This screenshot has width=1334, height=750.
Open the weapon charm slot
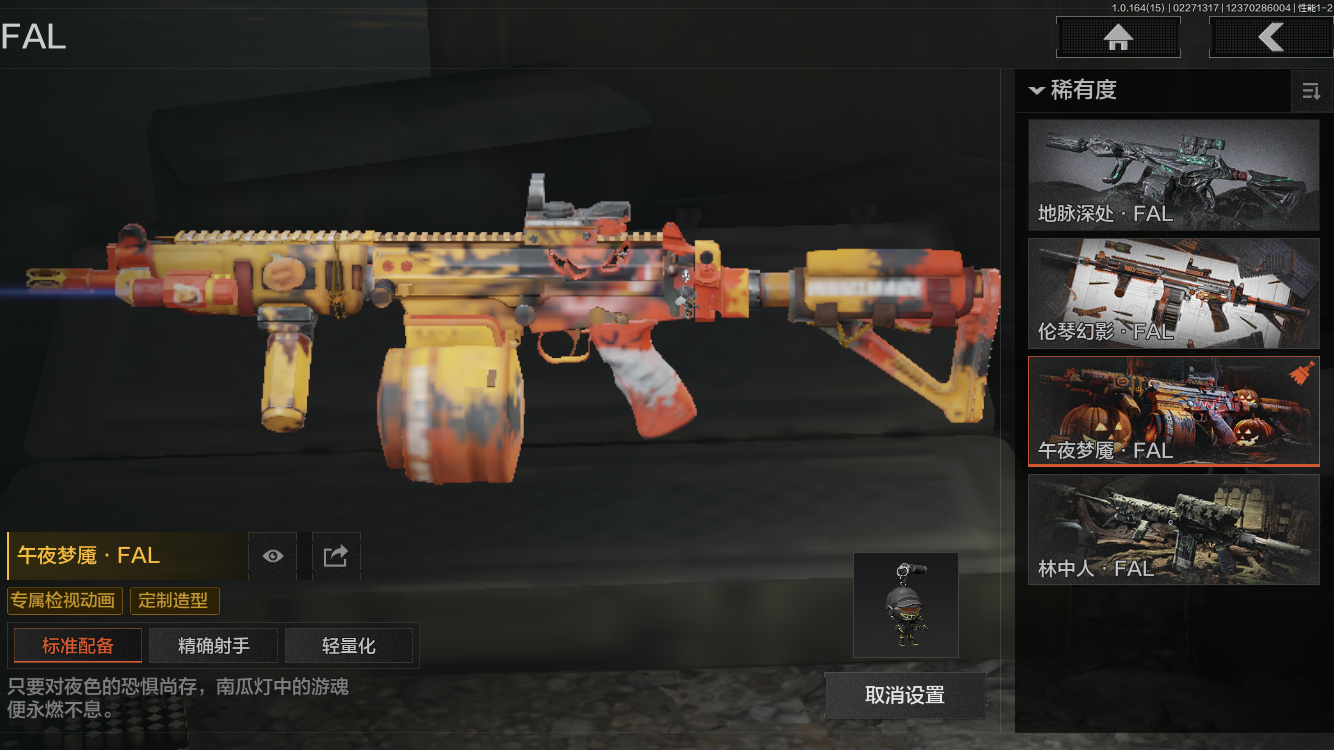tap(905, 605)
